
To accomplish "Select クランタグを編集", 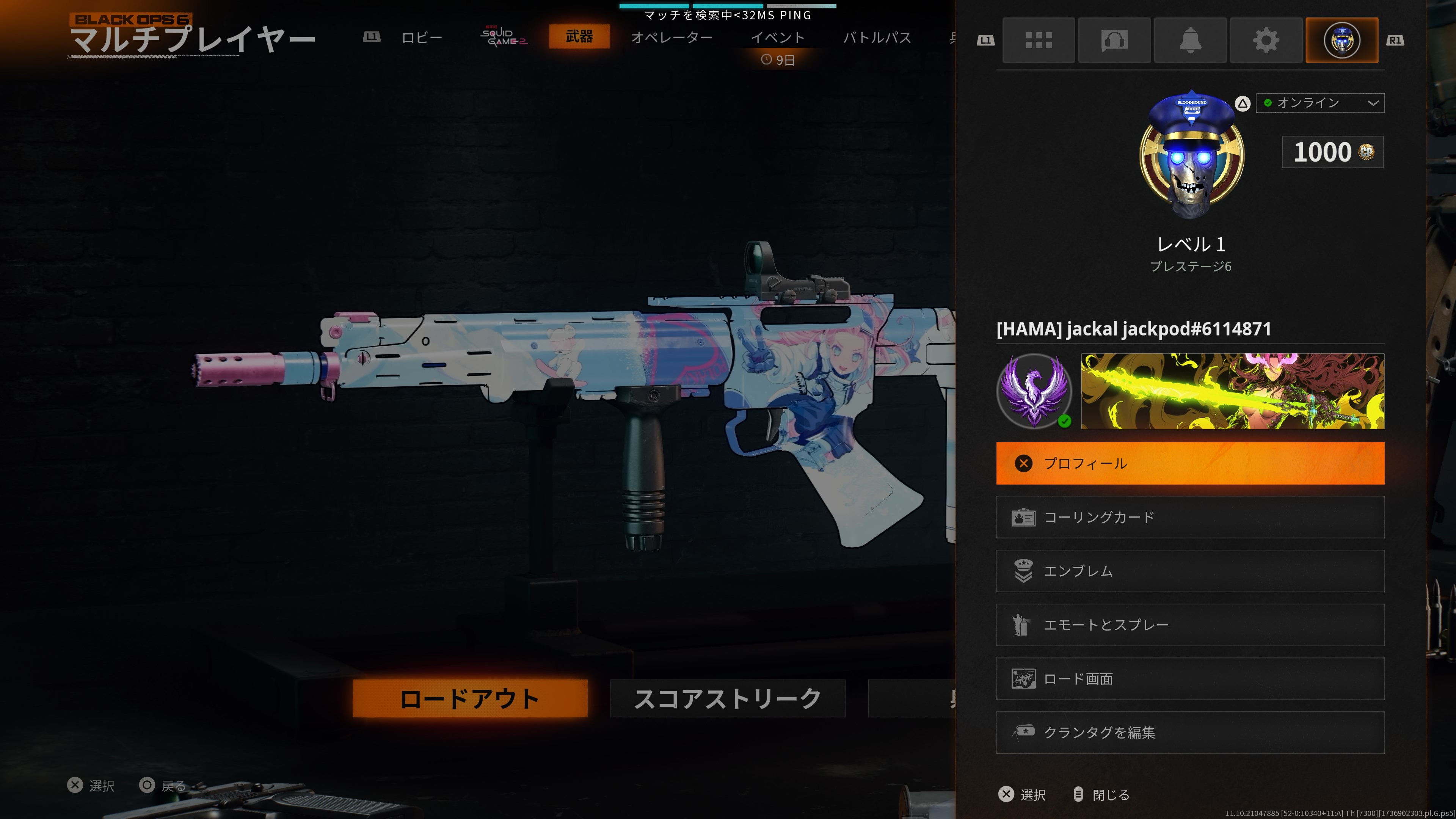I will coord(1190,732).
